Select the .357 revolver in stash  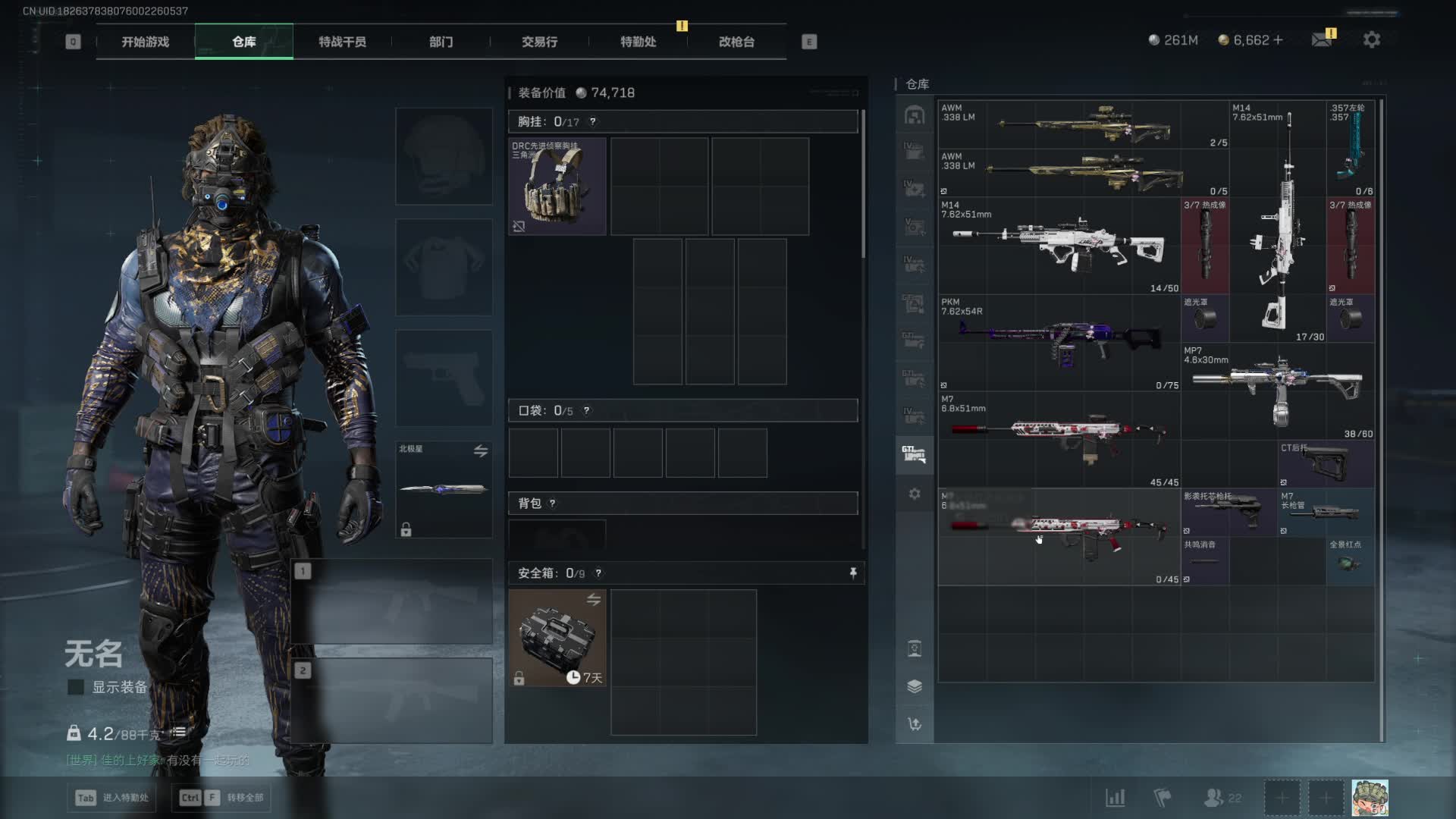click(1350, 148)
